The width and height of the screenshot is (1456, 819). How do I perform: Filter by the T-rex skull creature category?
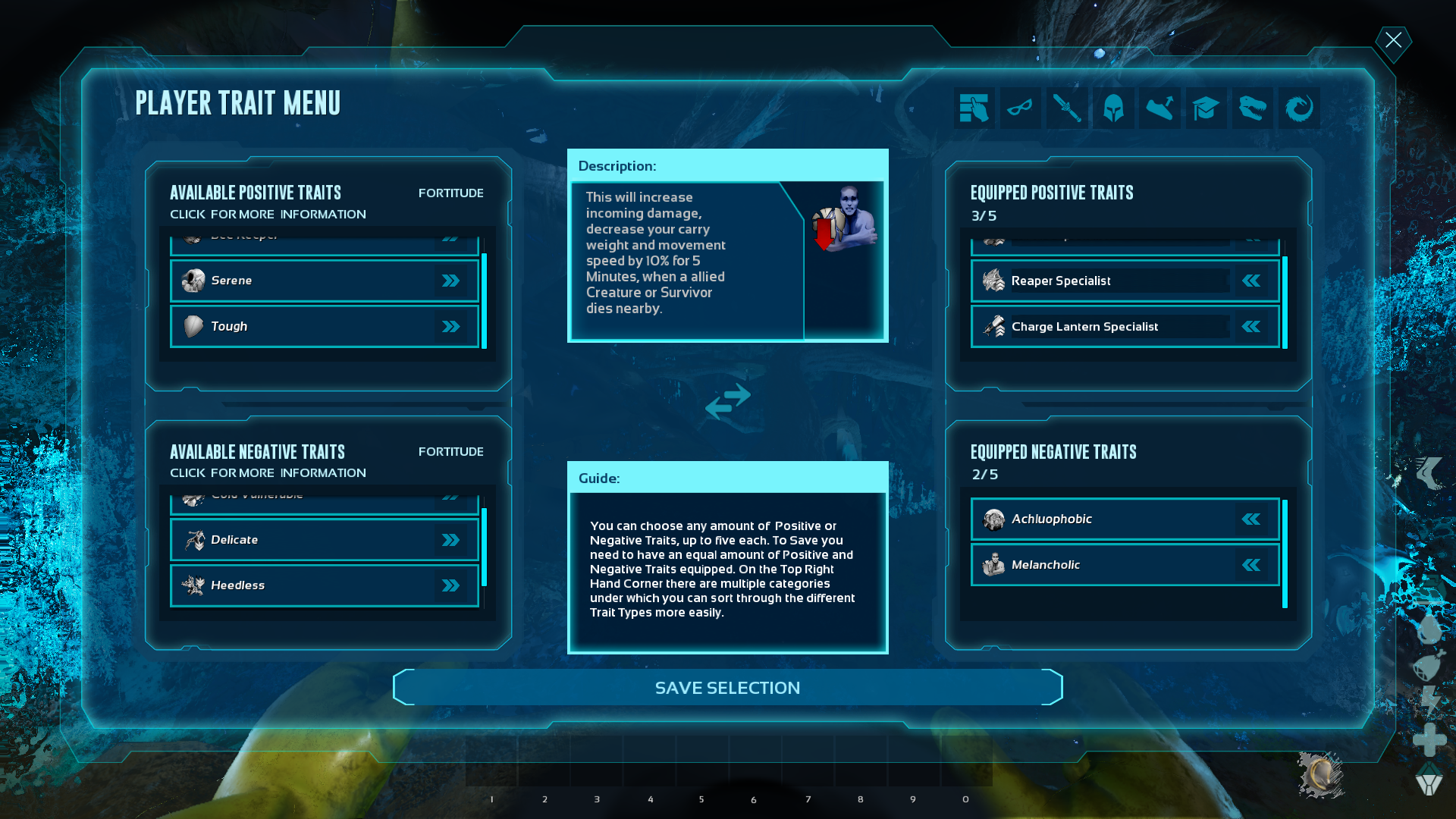[x=1252, y=108]
